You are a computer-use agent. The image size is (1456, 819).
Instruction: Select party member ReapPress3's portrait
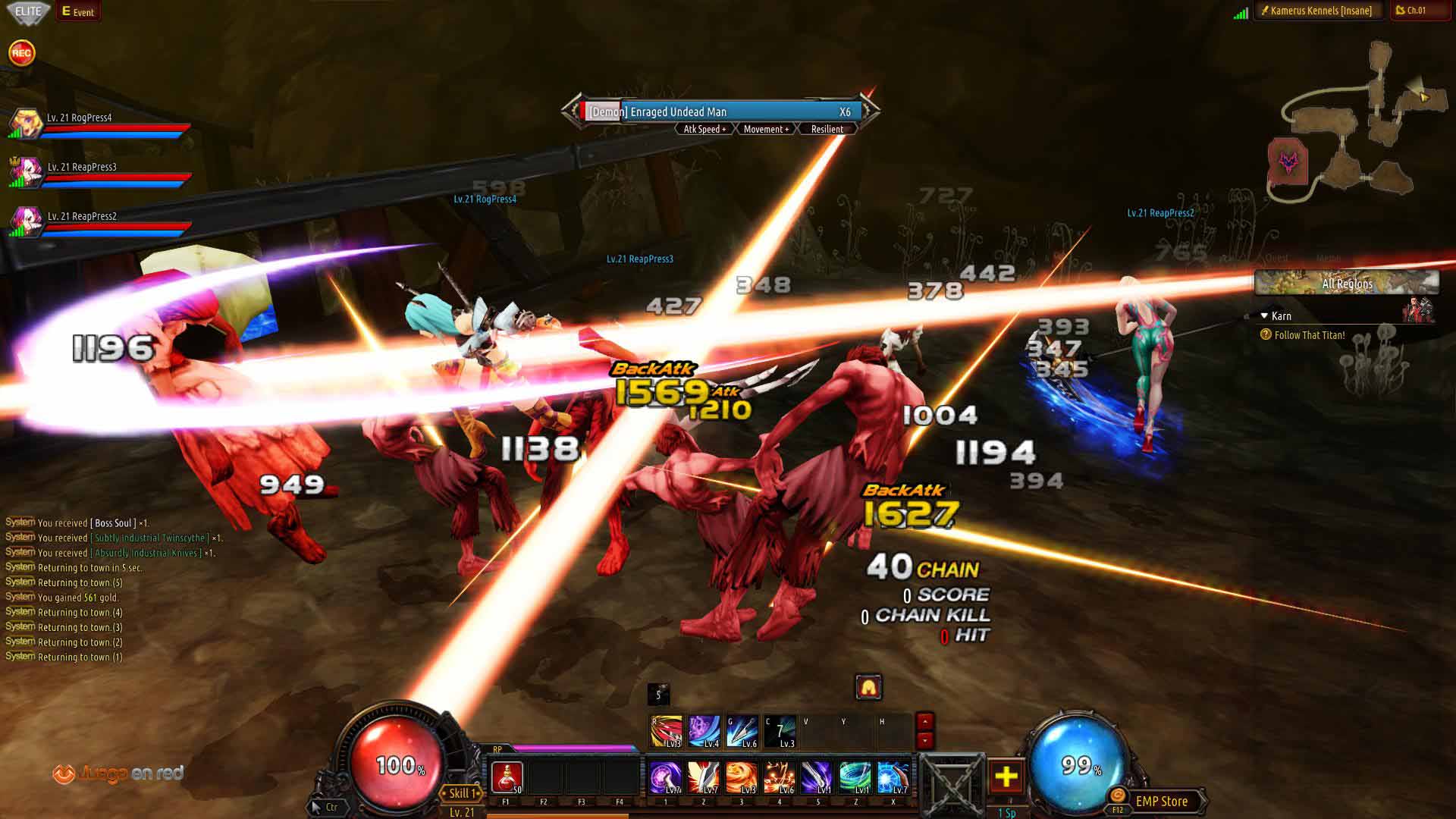pyautogui.click(x=26, y=172)
